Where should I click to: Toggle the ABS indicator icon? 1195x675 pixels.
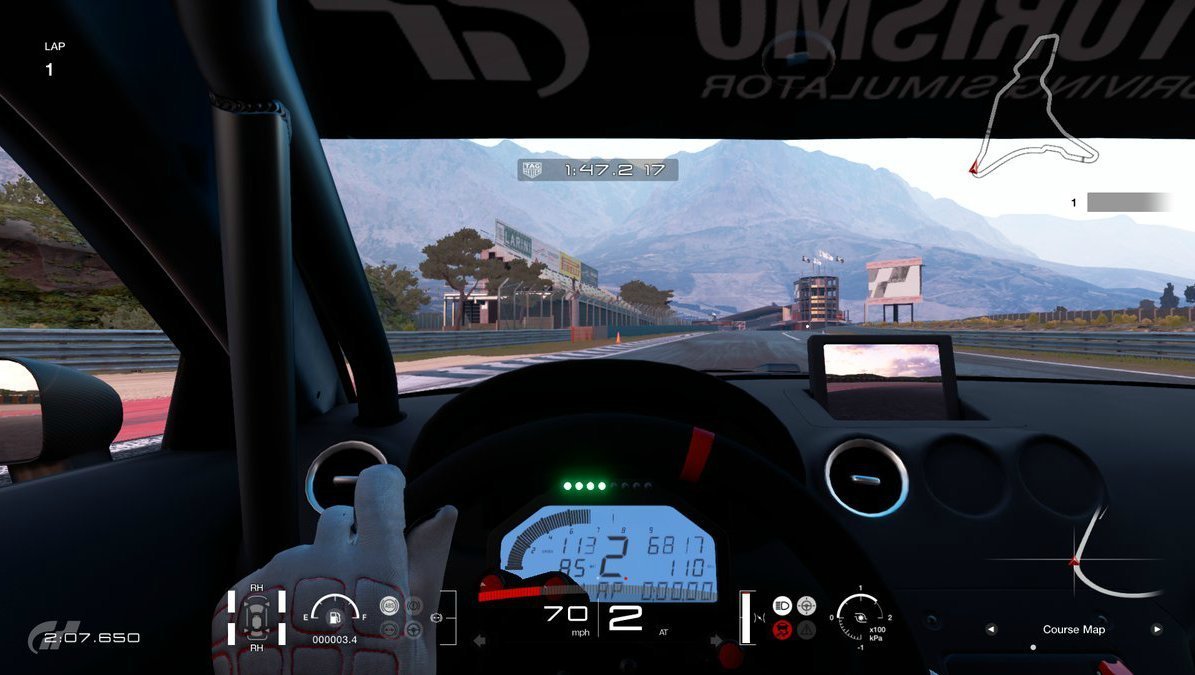389,605
